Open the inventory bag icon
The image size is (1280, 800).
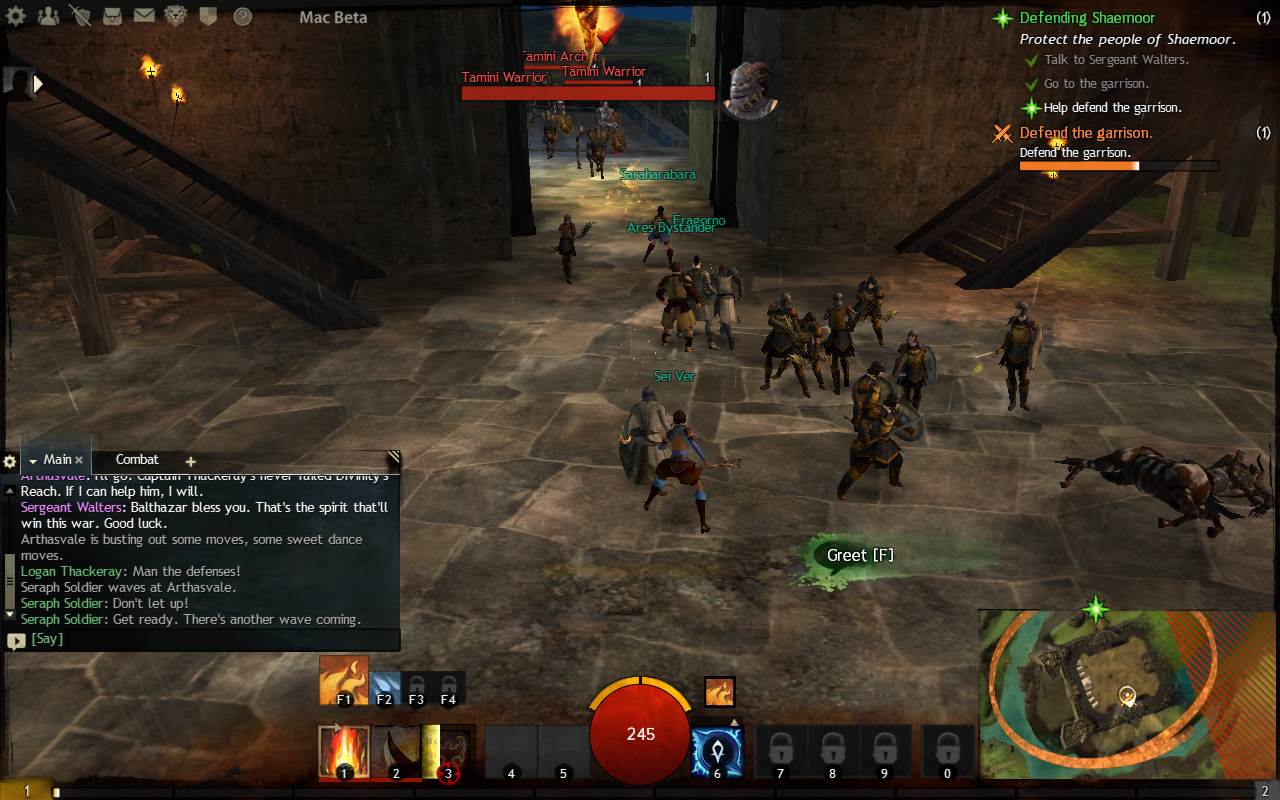click(x=112, y=16)
